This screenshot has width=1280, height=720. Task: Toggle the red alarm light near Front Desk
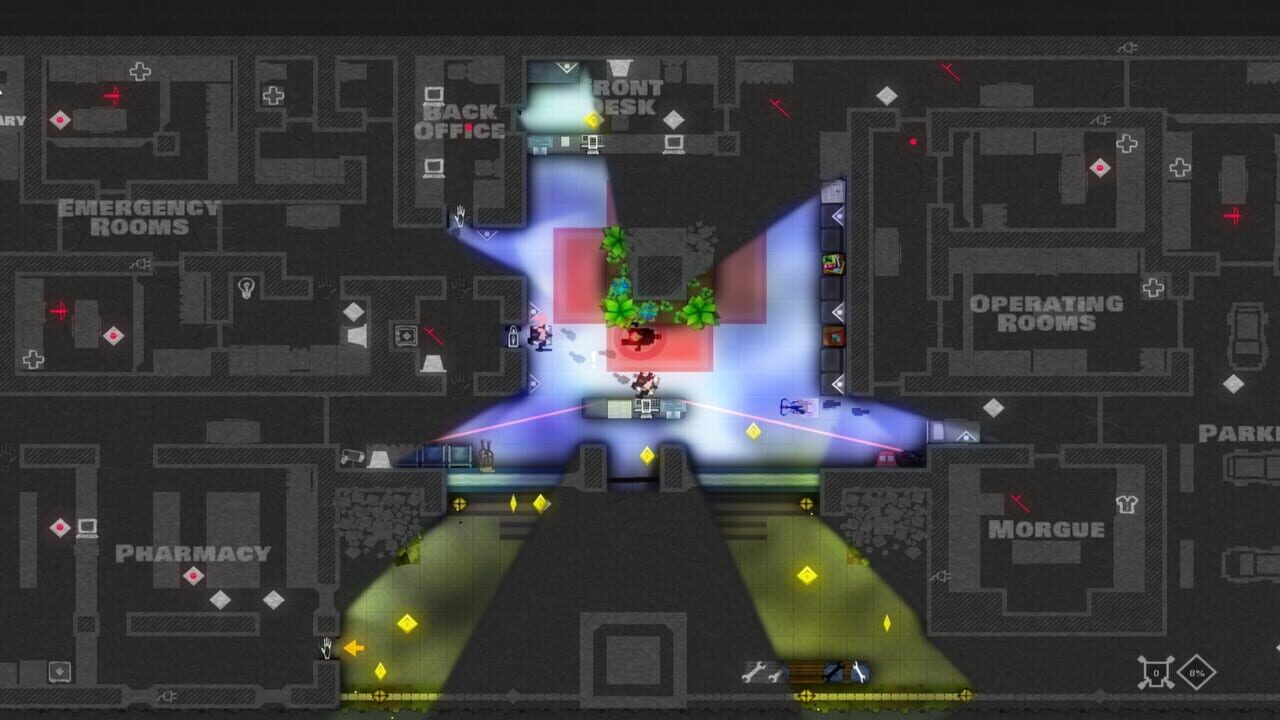coord(913,142)
